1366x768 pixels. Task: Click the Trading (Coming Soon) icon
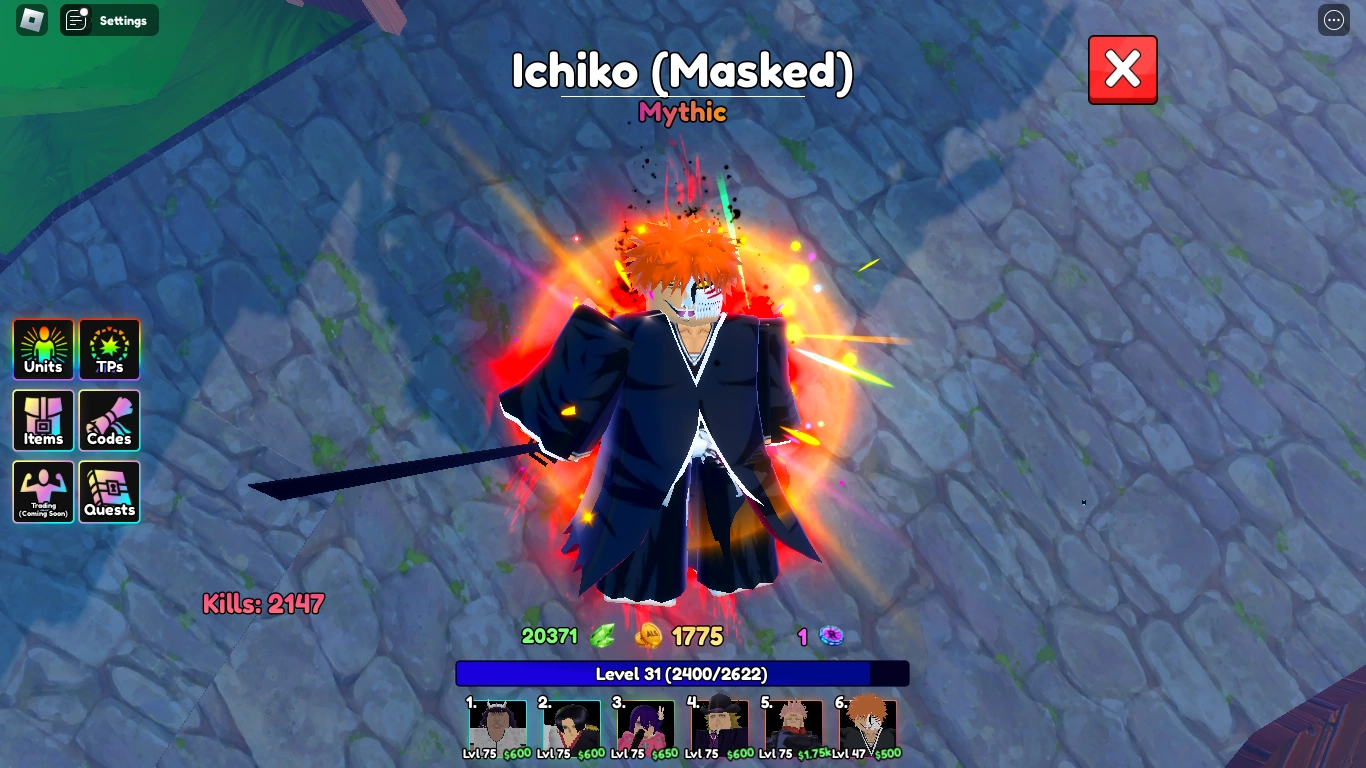42,492
